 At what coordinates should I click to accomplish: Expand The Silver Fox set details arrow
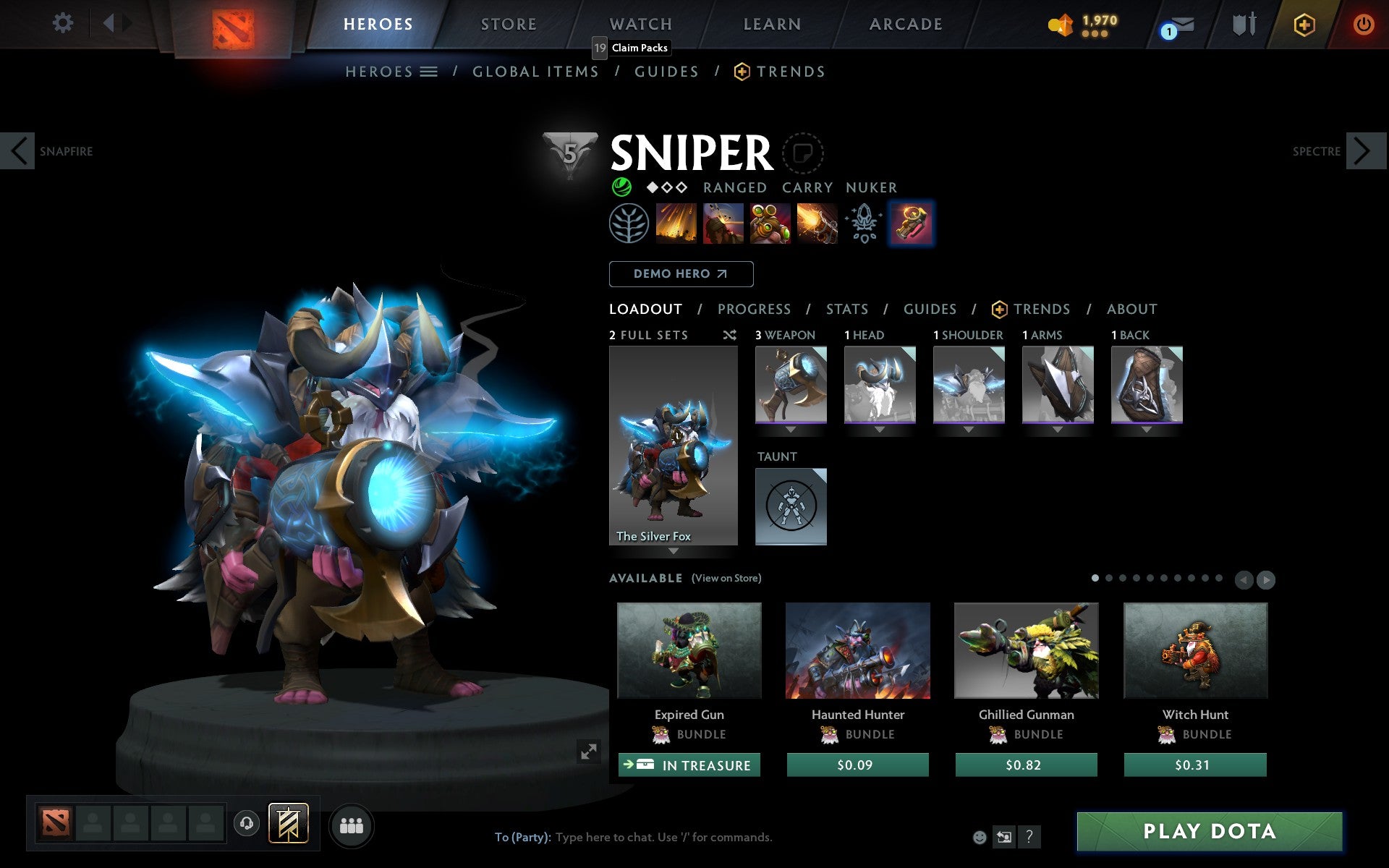(x=674, y=551)
